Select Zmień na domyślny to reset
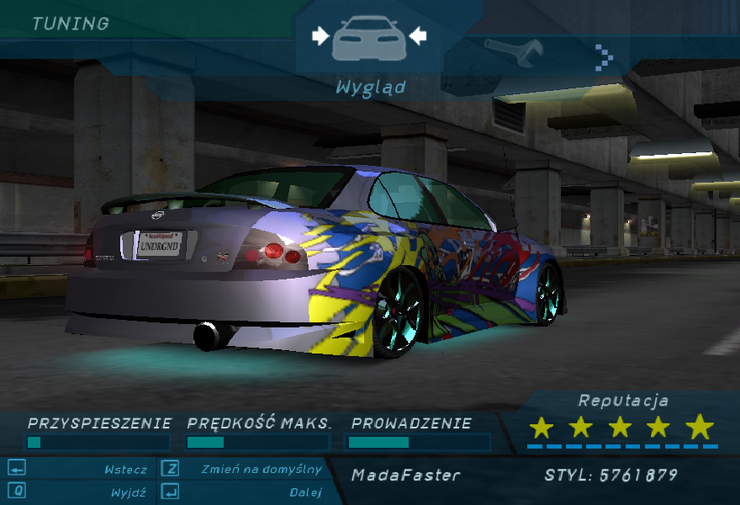Screen dimensions: 740x505 pyautogui.click(x=261, y=469)
